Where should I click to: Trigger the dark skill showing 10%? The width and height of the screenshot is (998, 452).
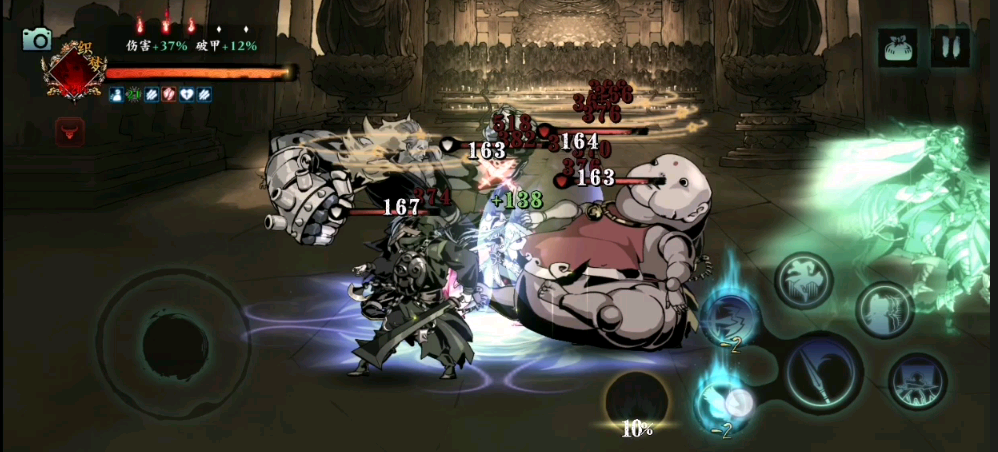(637, 402)
